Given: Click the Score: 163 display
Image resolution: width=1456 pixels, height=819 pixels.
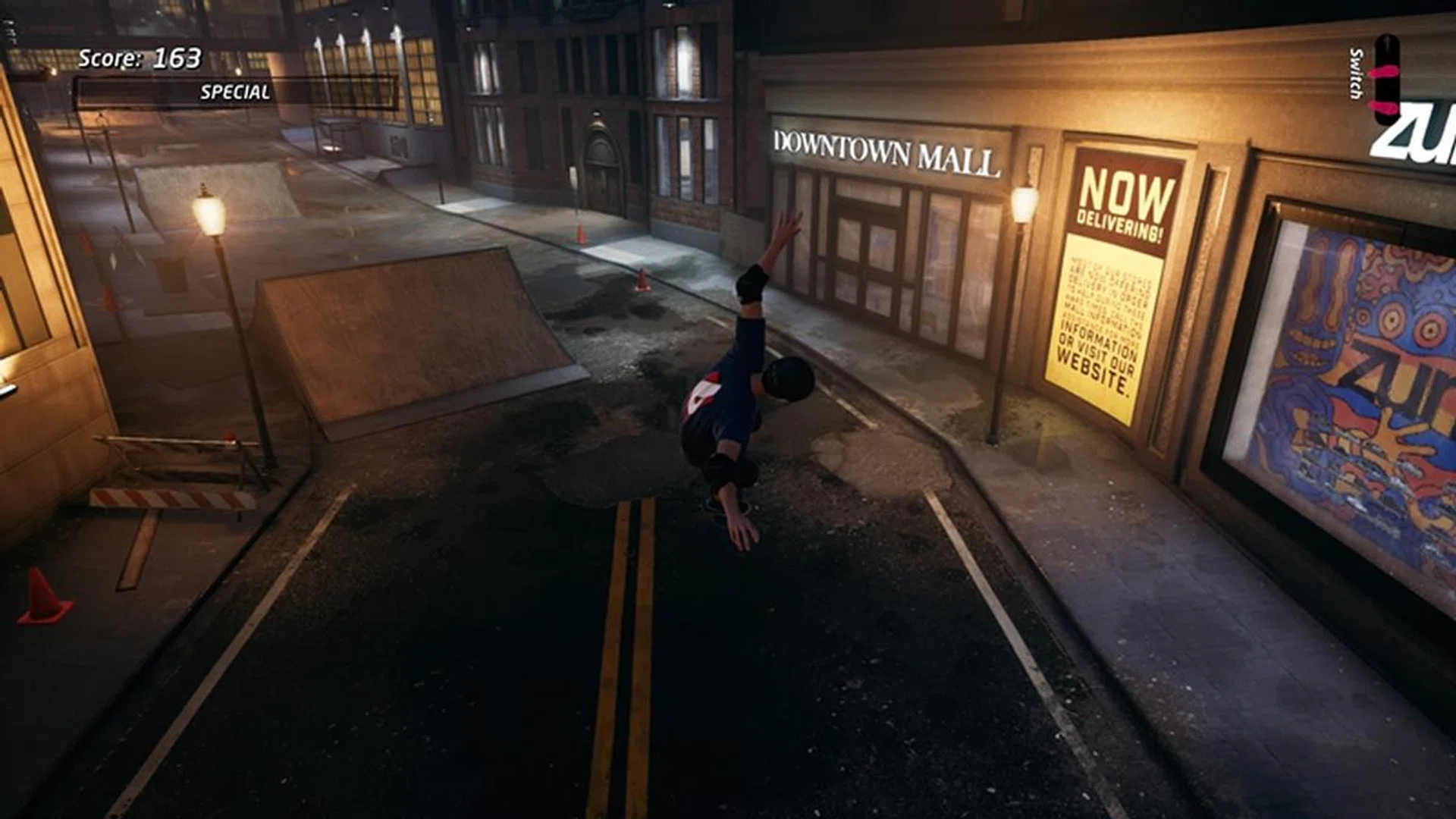Looking at the screenshot, I should coord(140,55).
